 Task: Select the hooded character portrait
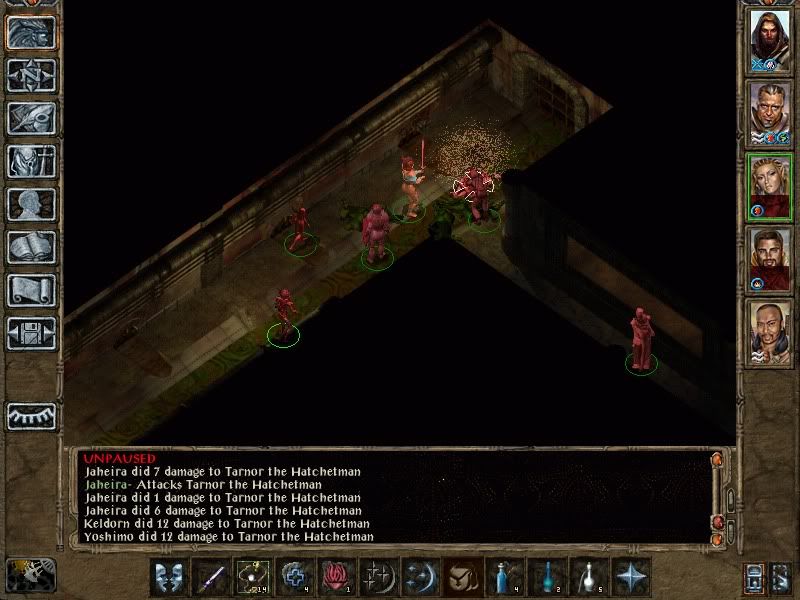pyautogui.click(x=771, y=38)
